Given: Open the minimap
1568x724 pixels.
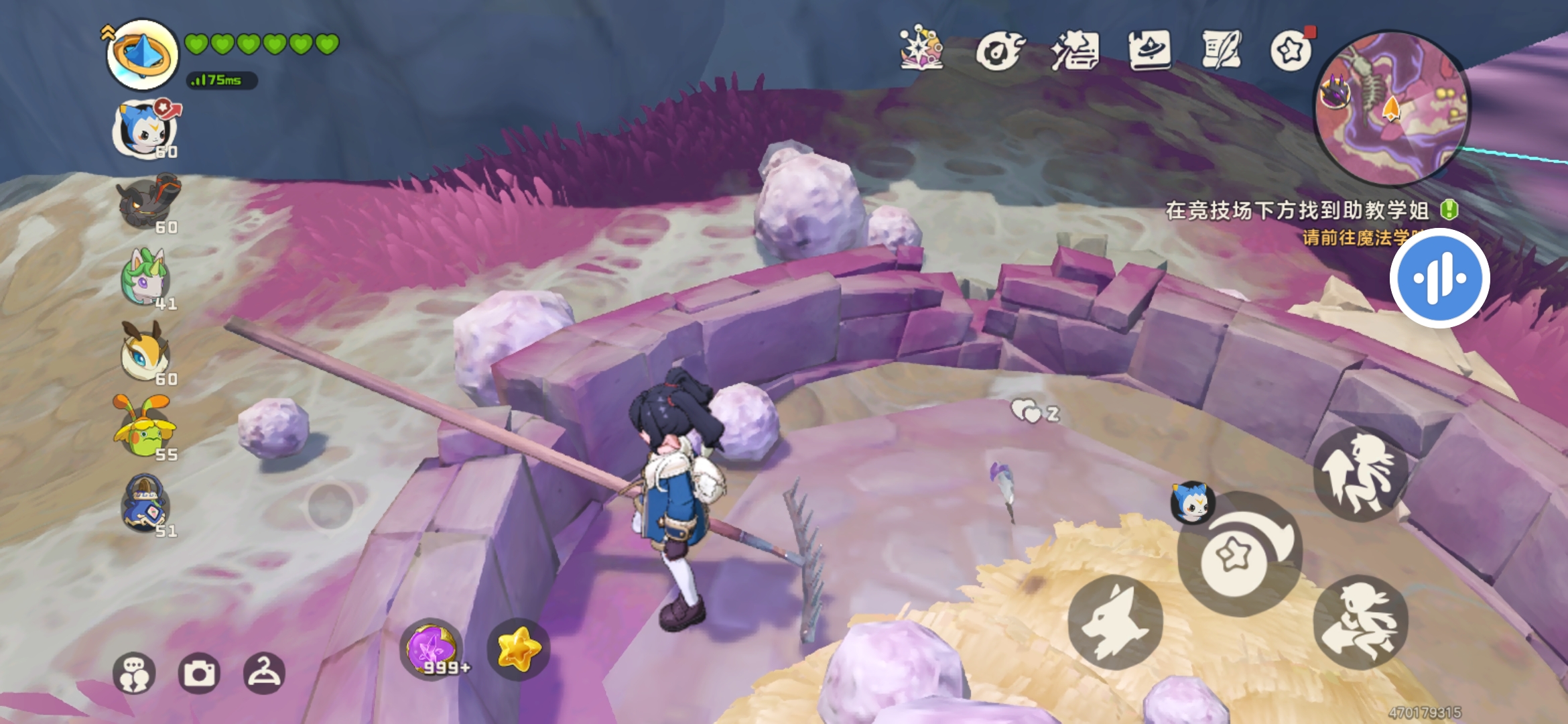Looking at the screenshot, I should click(1392, 107).
